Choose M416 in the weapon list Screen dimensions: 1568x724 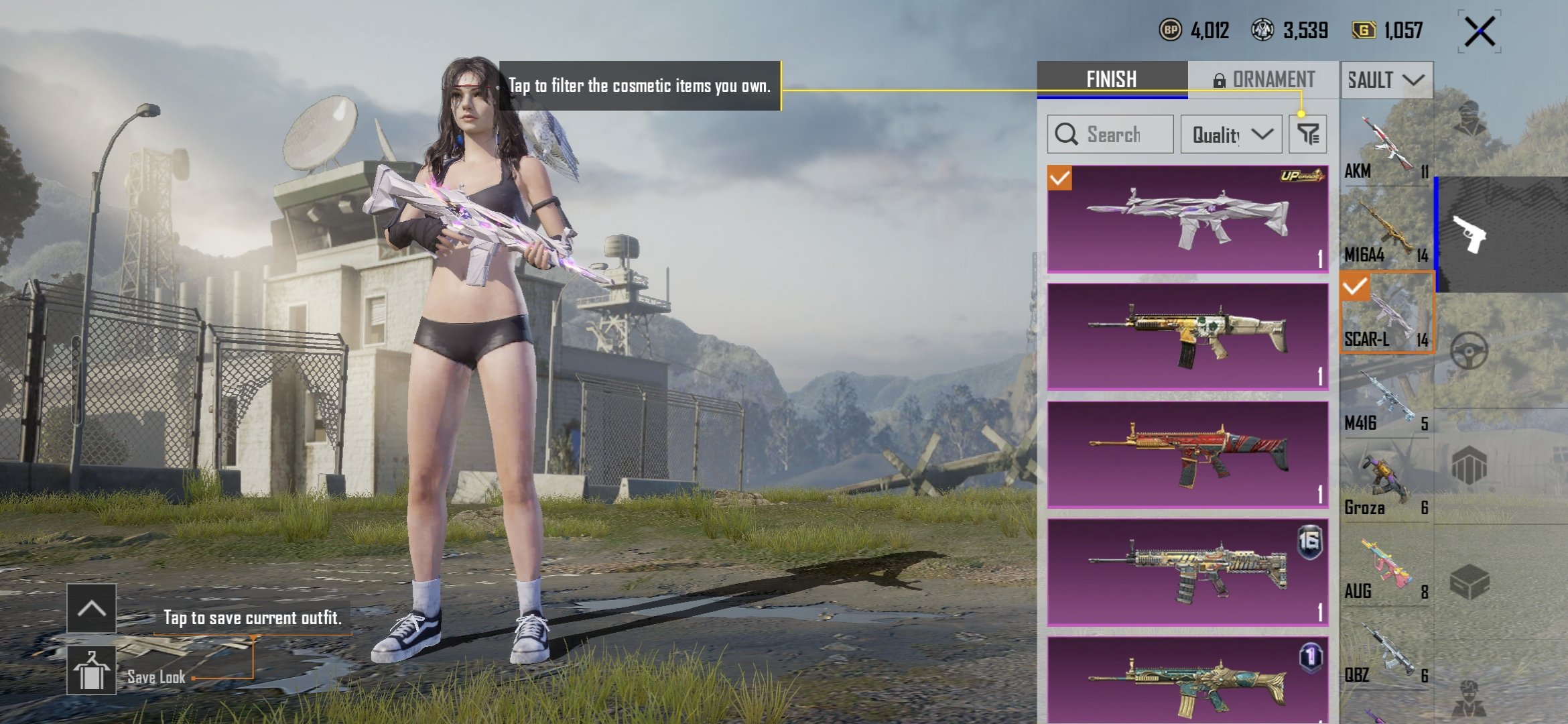[1386, 400]
